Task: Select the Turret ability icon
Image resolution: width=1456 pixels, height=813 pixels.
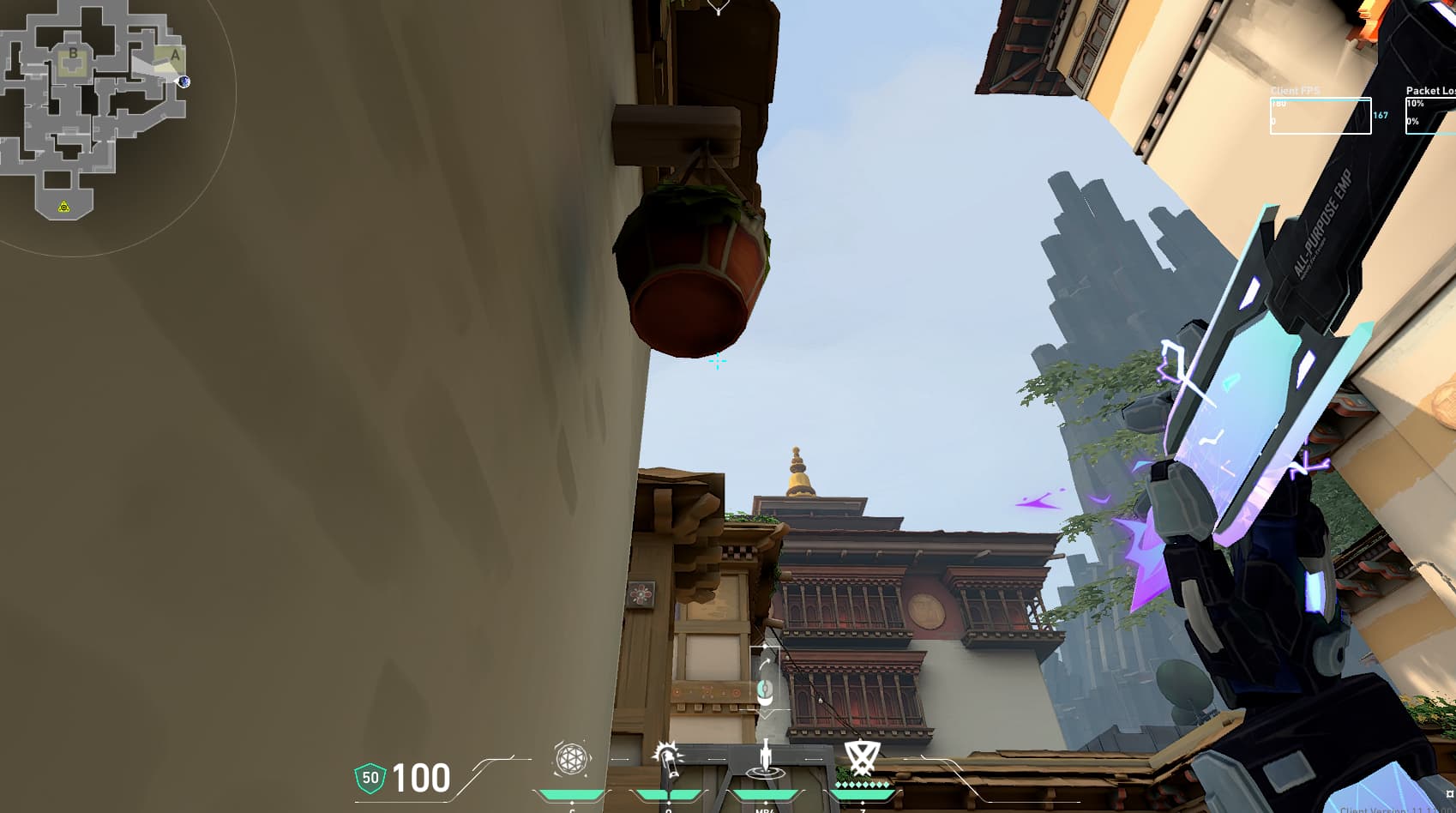Action: [764, 759]
